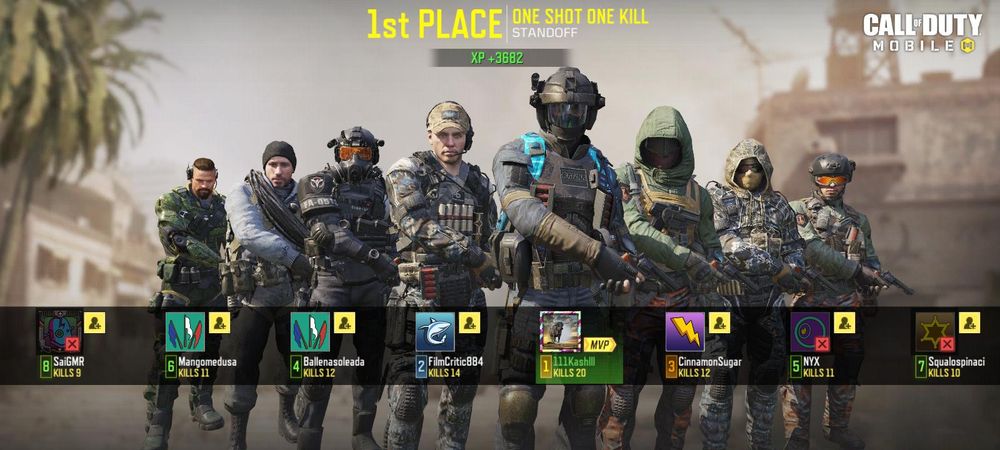Send friend request to NYX
The width and height of the screenshot is (1000, 450).
tap(844, 322)
